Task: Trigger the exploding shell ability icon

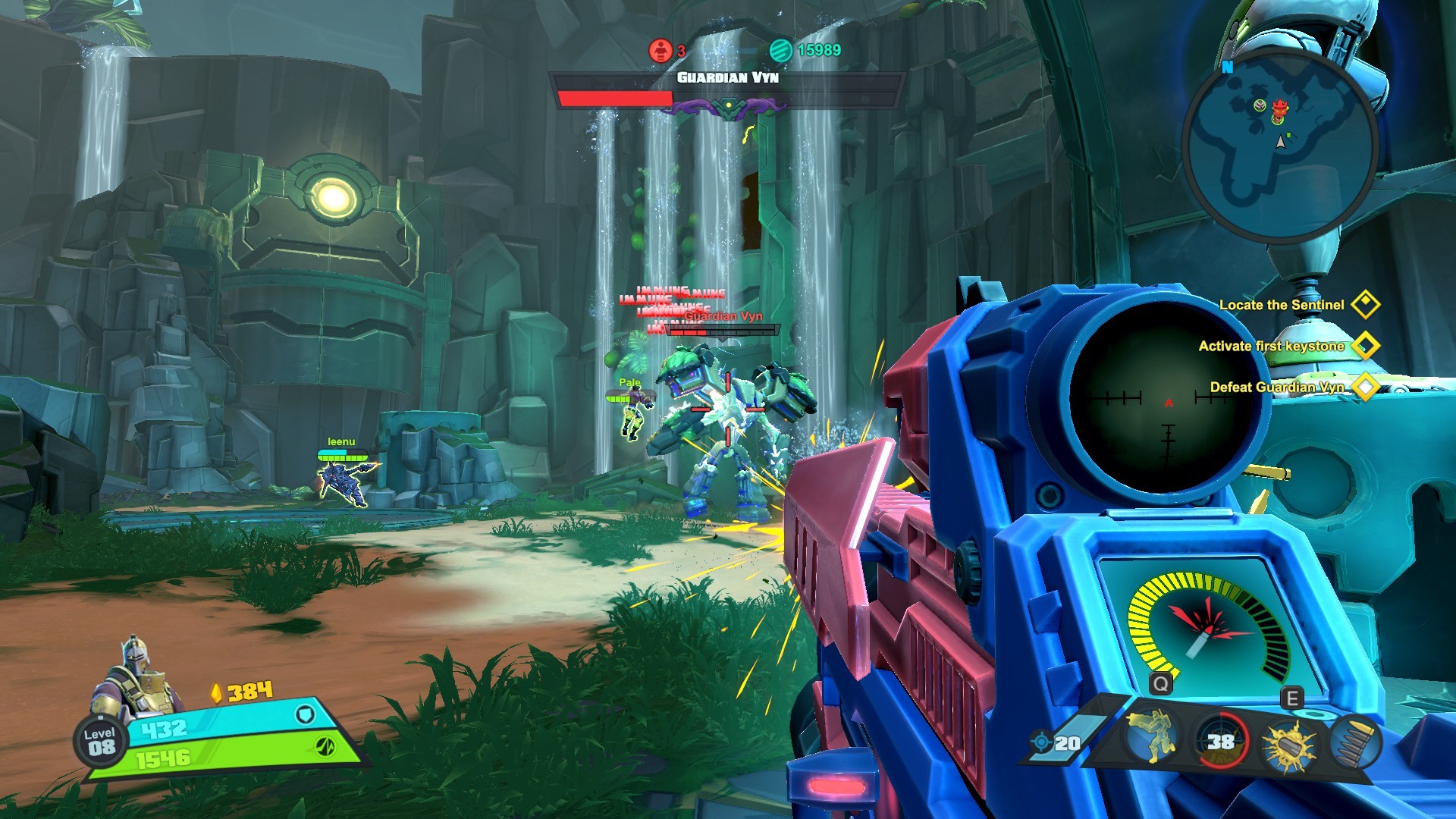Action: point(1288,745)
